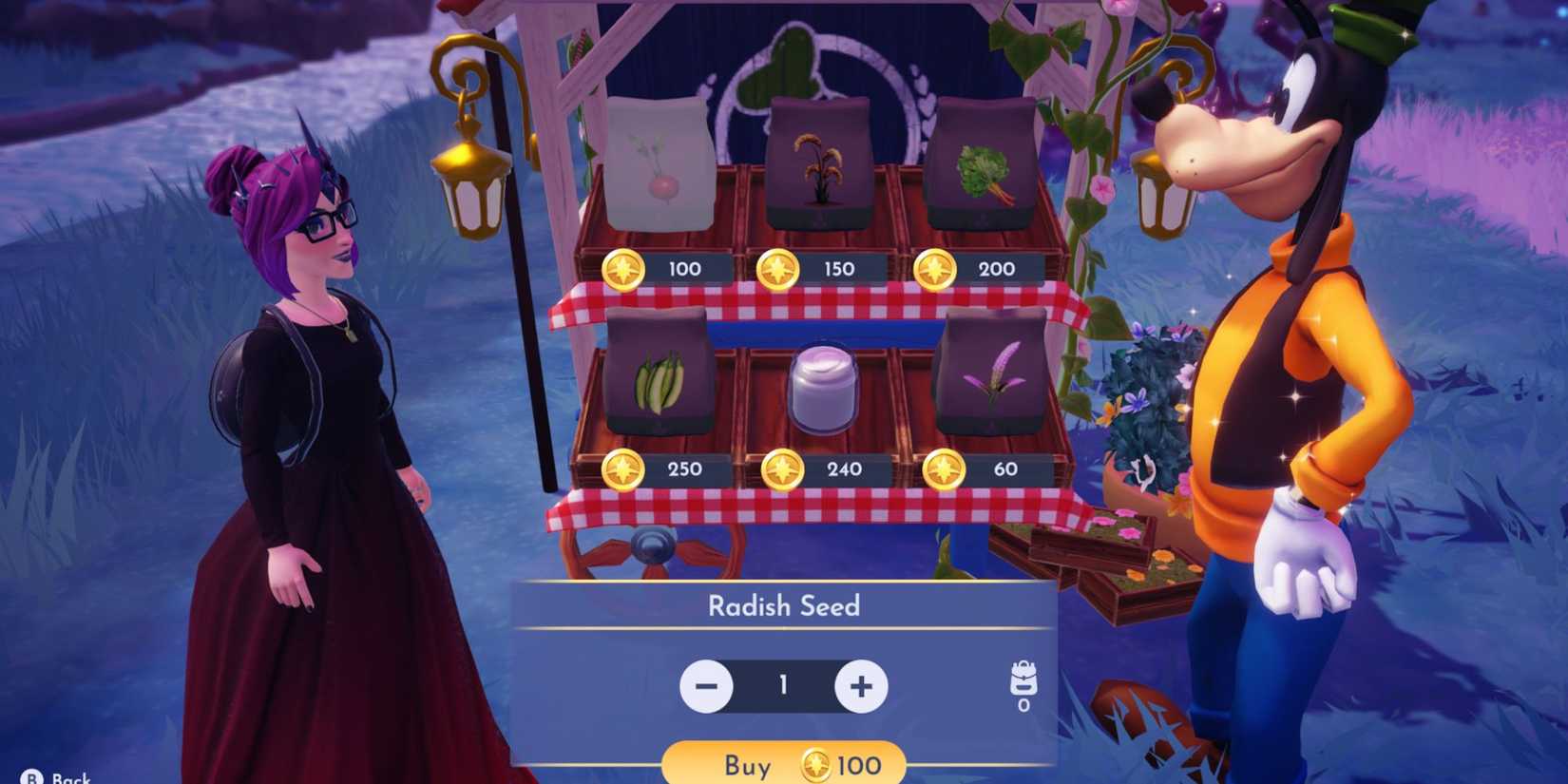Click the Radish Seed title banner
Screen dimensions: 1568x784
click(x=784, y=606)
